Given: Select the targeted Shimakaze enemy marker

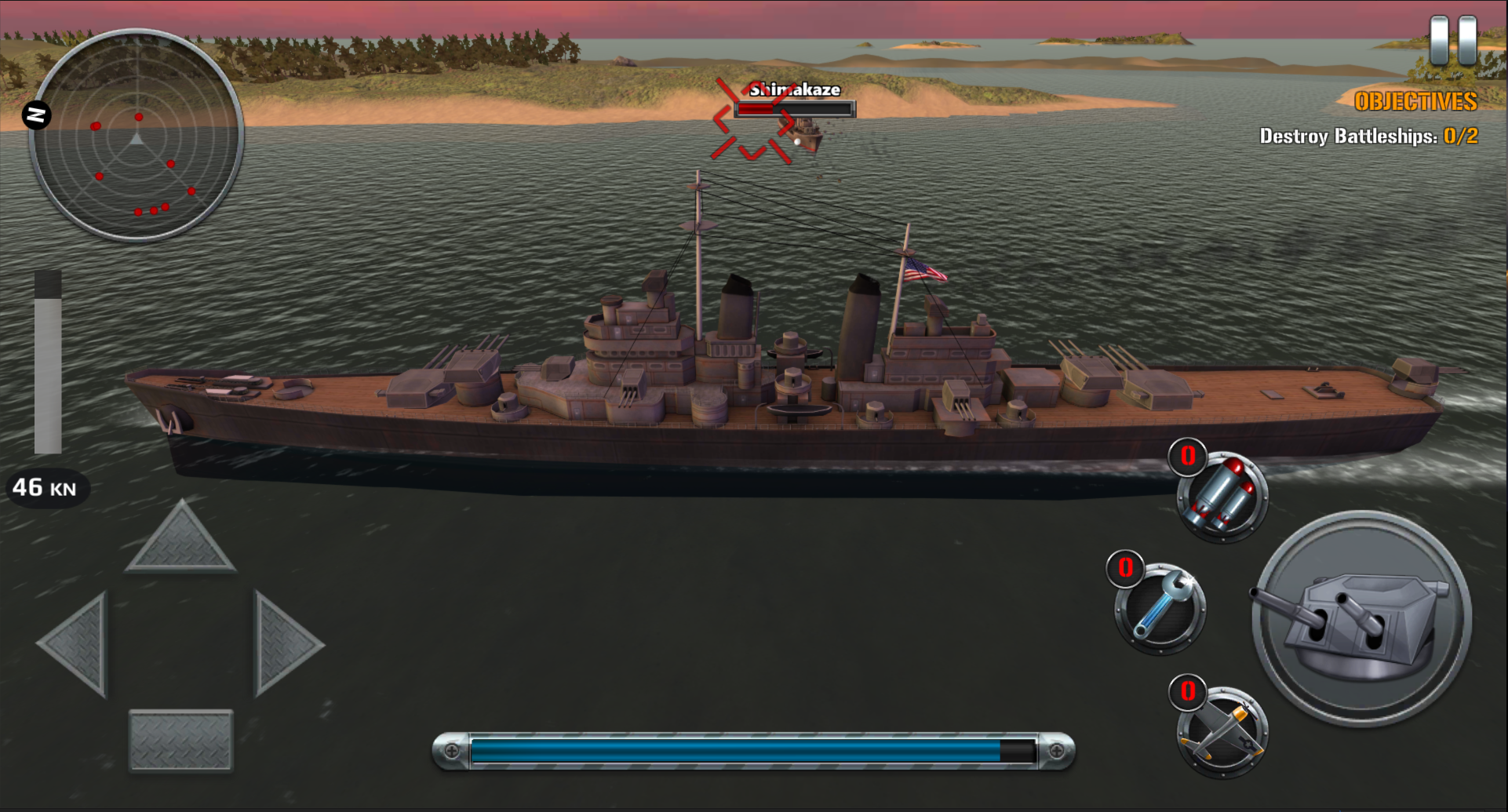Looking at the screenshot, I should pyautogui.click(x=753, y=122).
